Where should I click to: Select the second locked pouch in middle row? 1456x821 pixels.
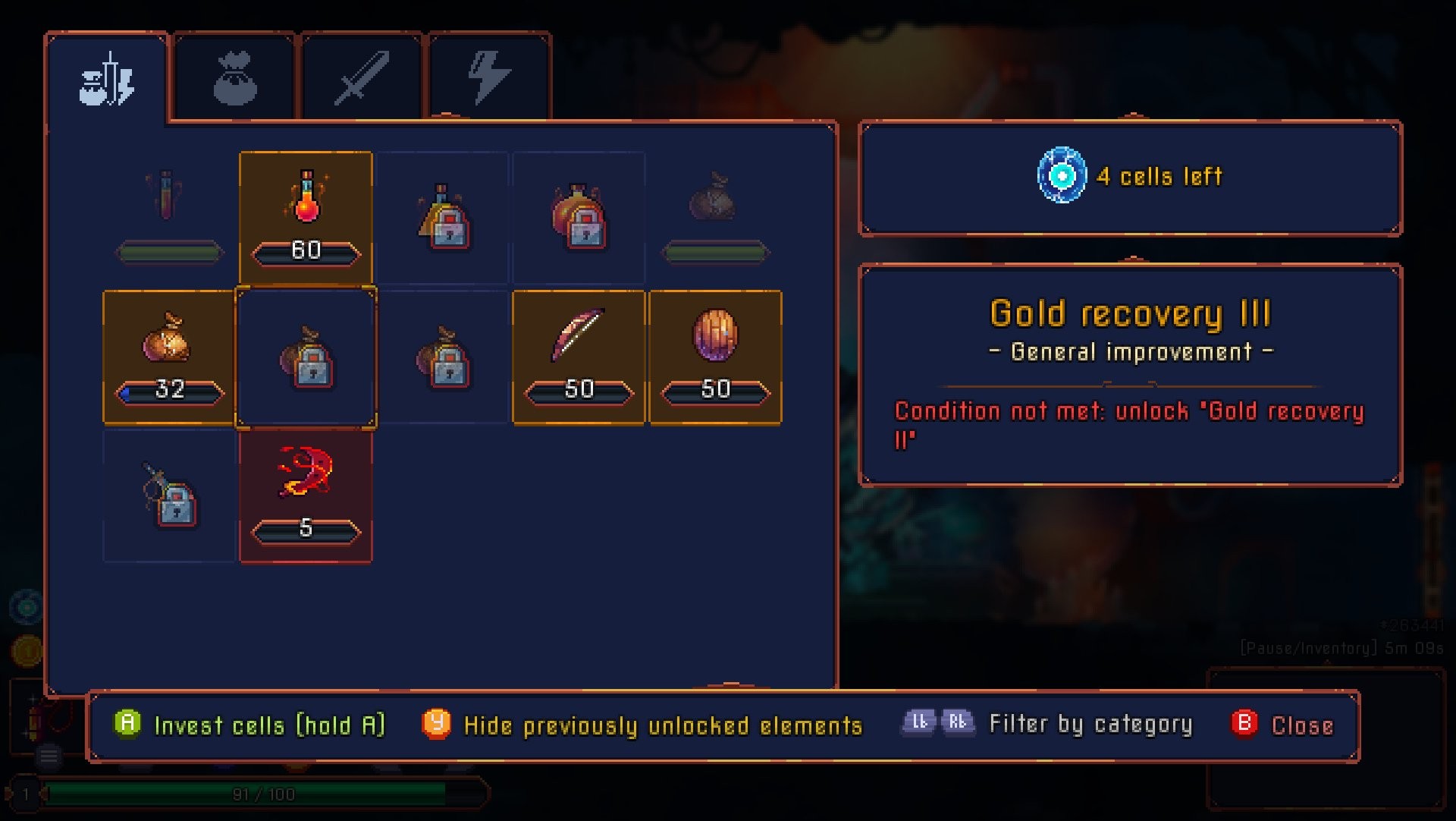[442, 357]
